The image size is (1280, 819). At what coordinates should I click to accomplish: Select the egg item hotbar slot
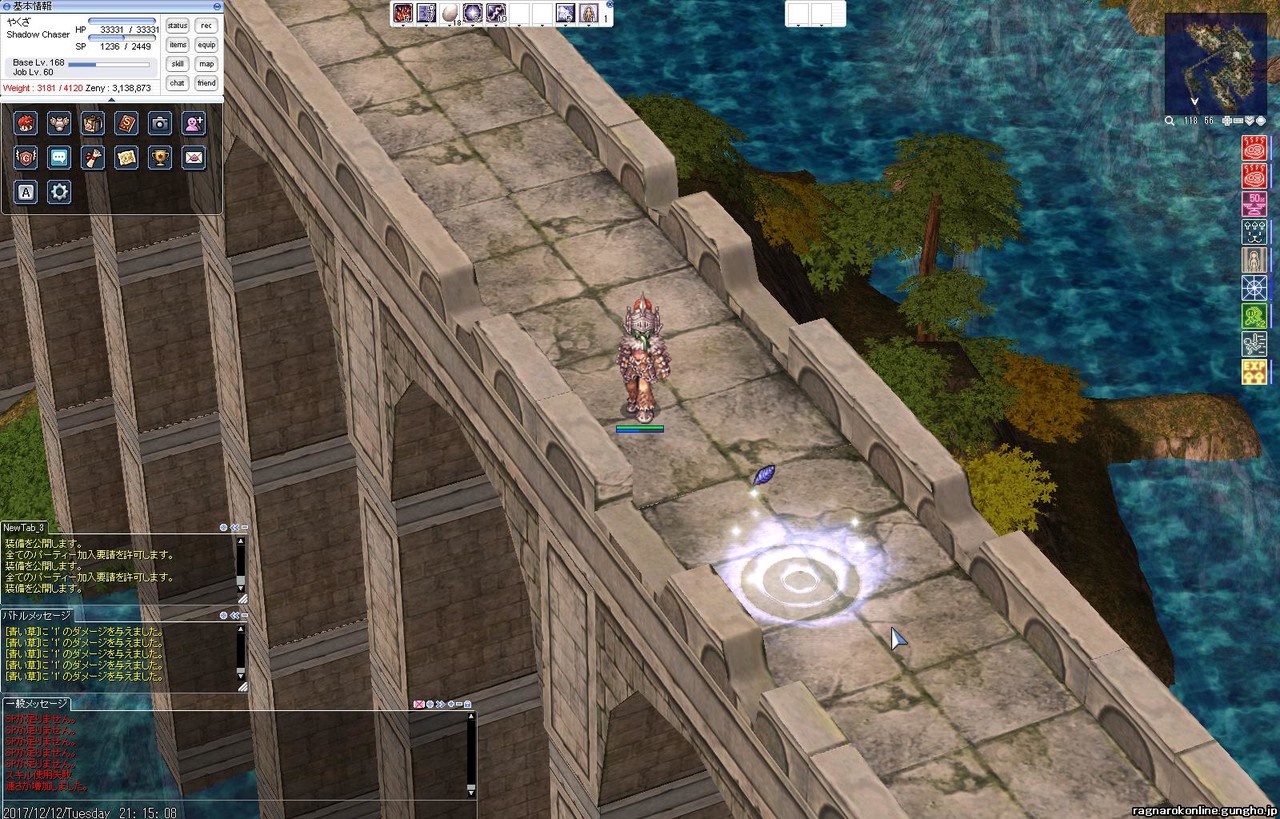449,13
